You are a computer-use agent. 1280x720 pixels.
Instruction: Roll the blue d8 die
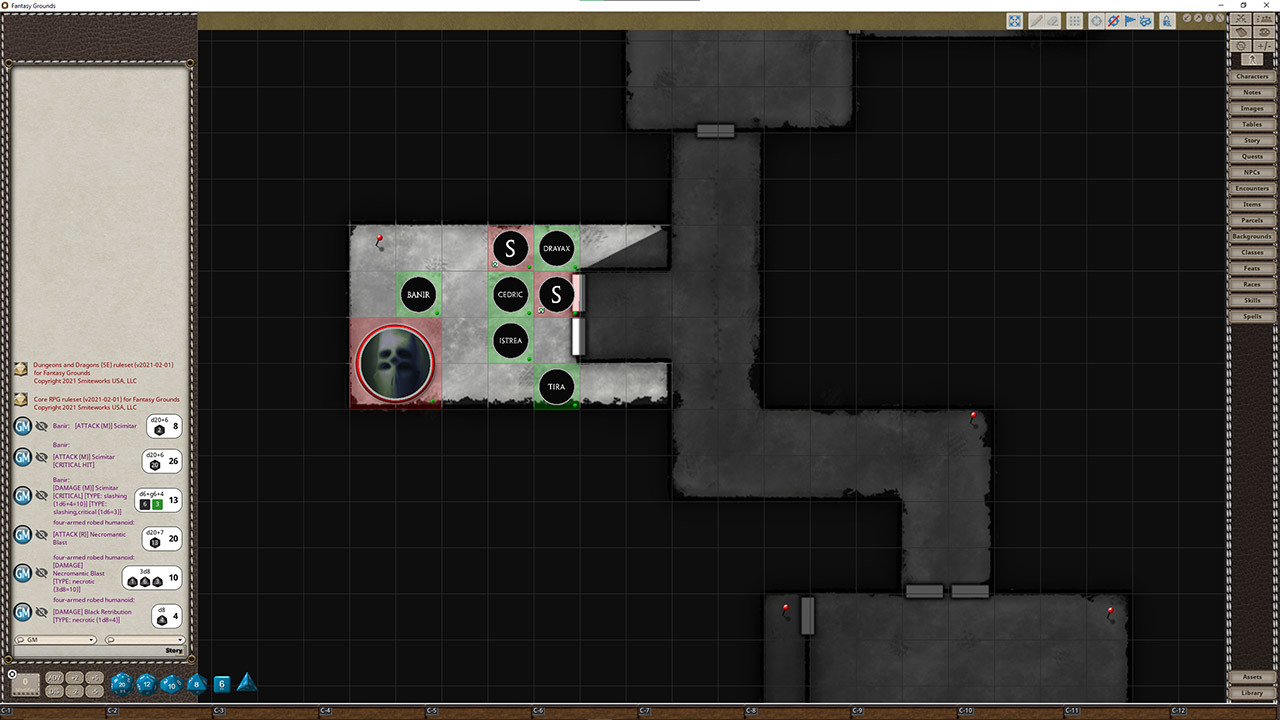point(196,684)
